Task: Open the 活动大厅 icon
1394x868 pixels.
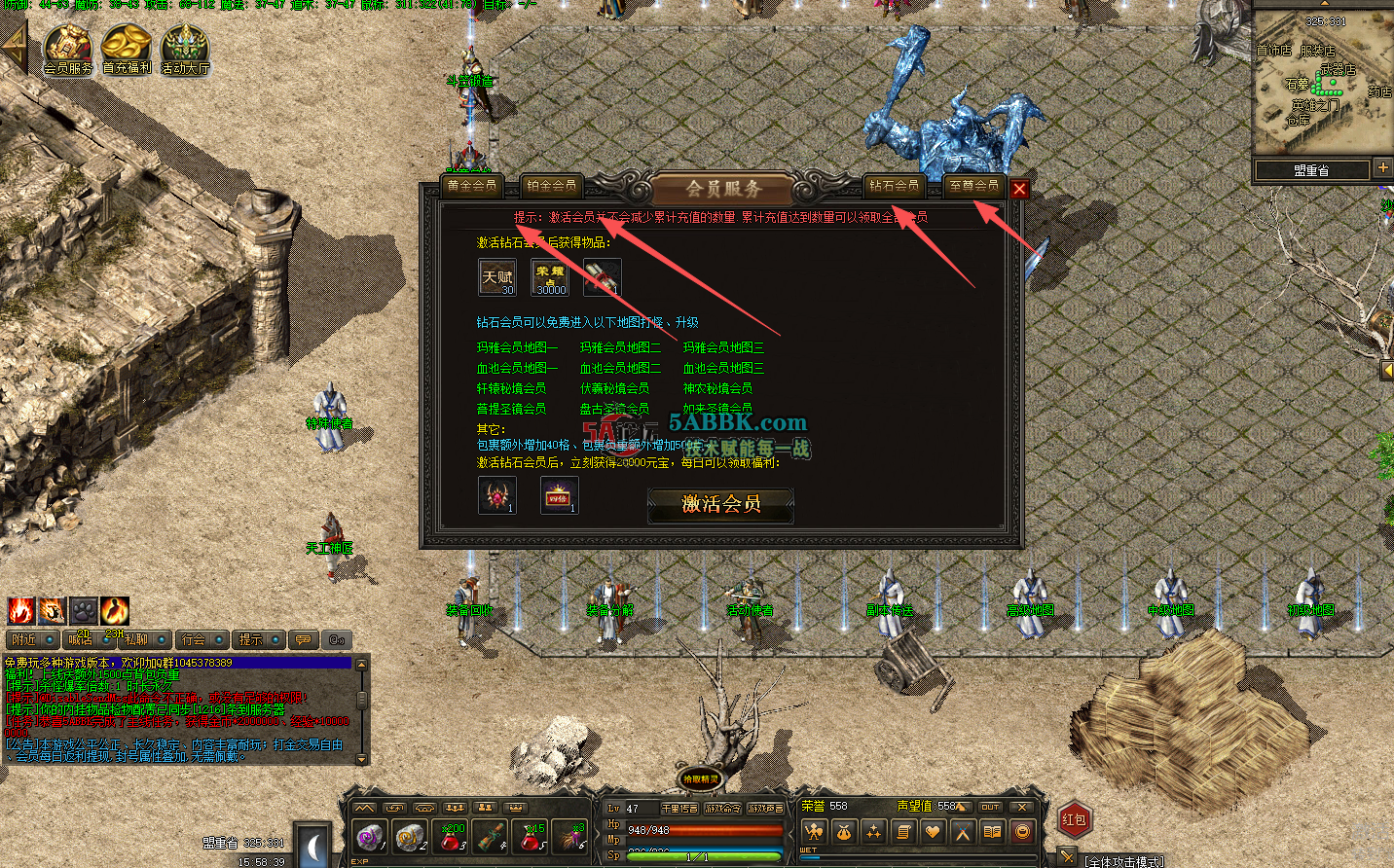Action: coord(184,46)
